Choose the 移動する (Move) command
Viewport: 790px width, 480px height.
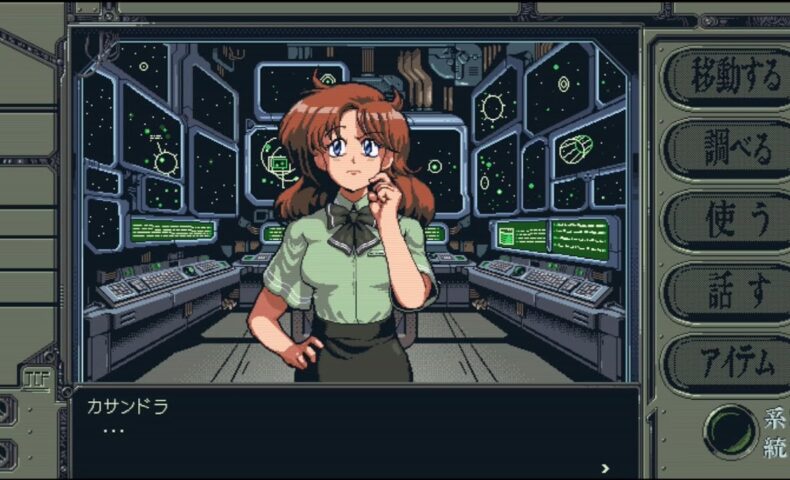click(x=721, y=76)
